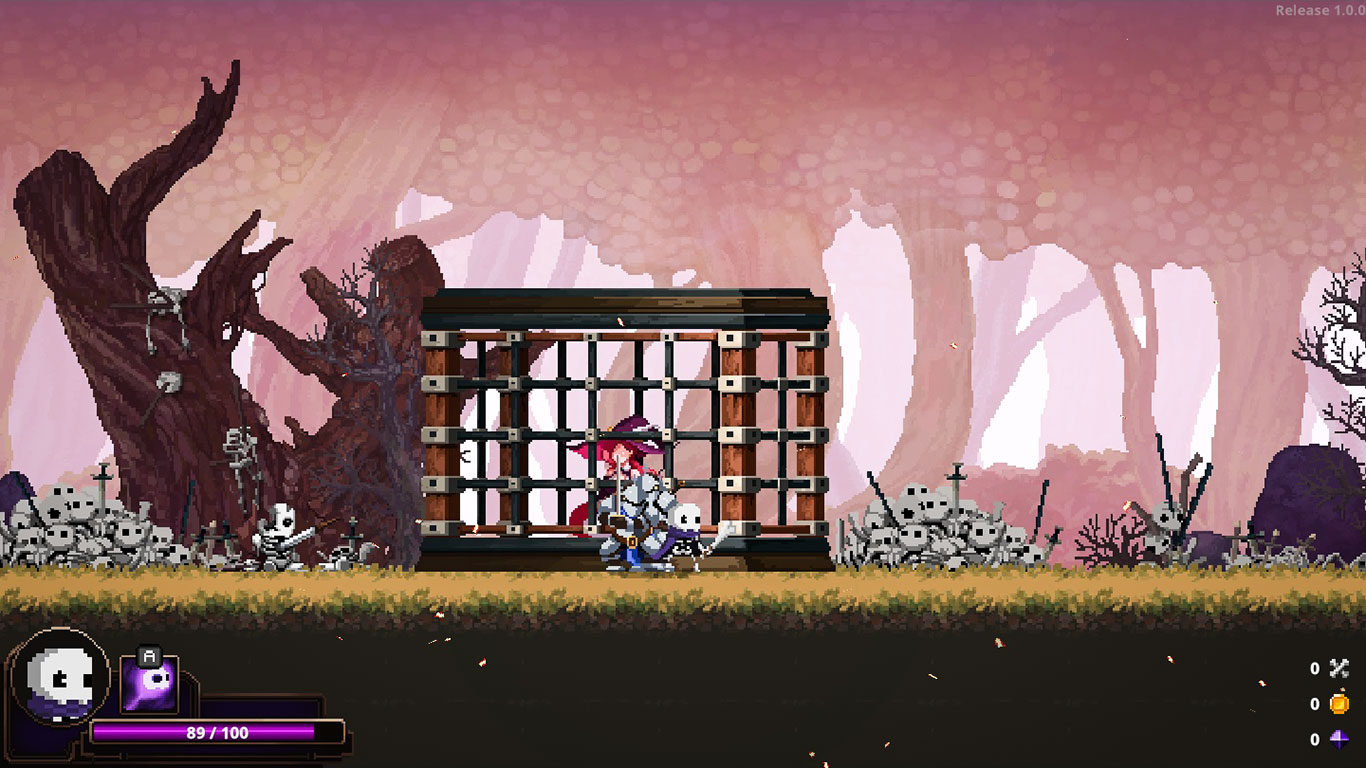Click the gold coin currency icon
The height and width of the screenshot is (768, 1366).
point(1339,704)
